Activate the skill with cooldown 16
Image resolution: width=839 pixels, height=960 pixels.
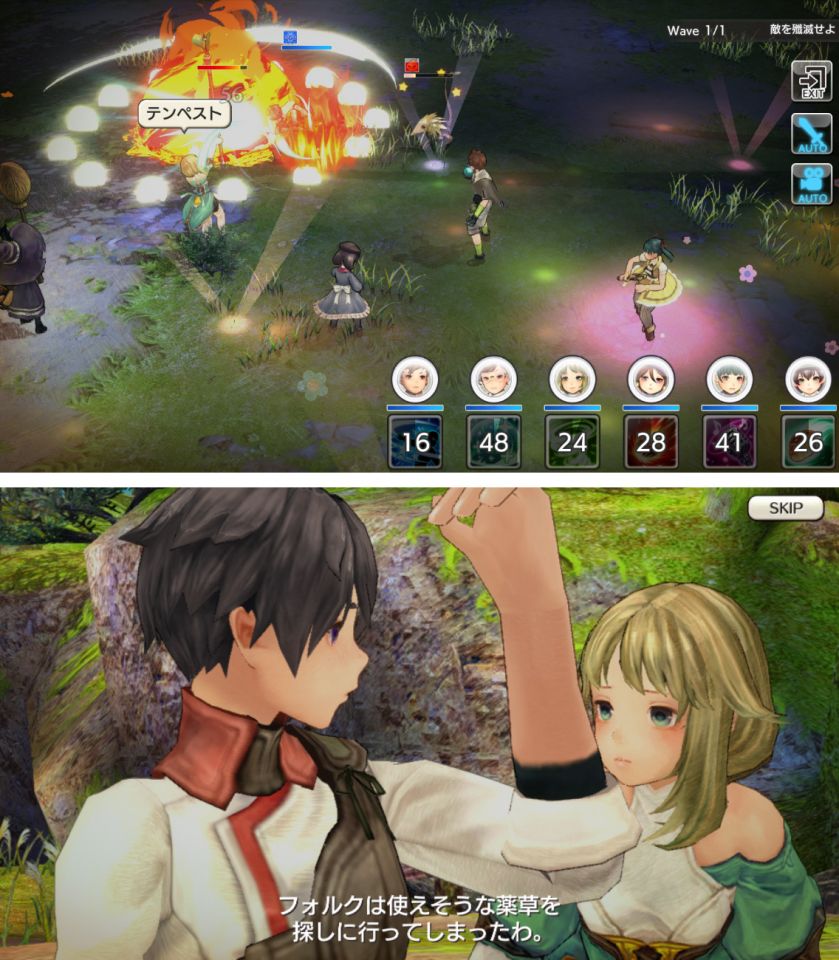(x=415, y=441)
